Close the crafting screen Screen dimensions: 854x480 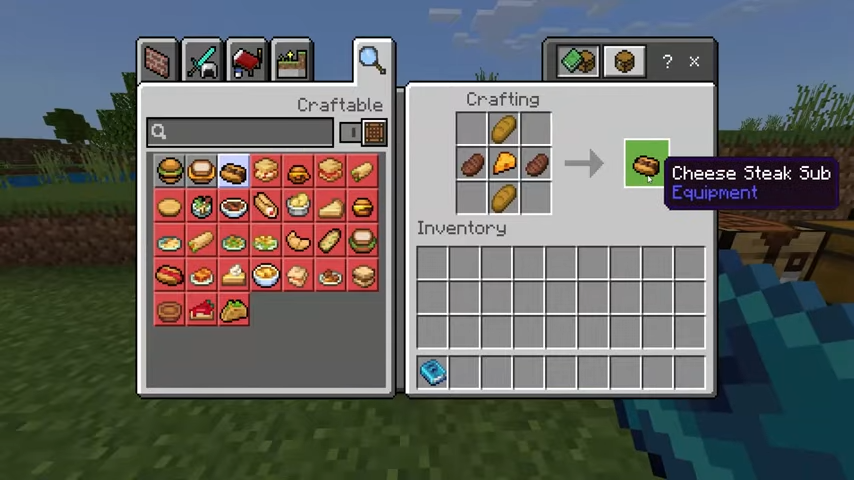(695, 62)
